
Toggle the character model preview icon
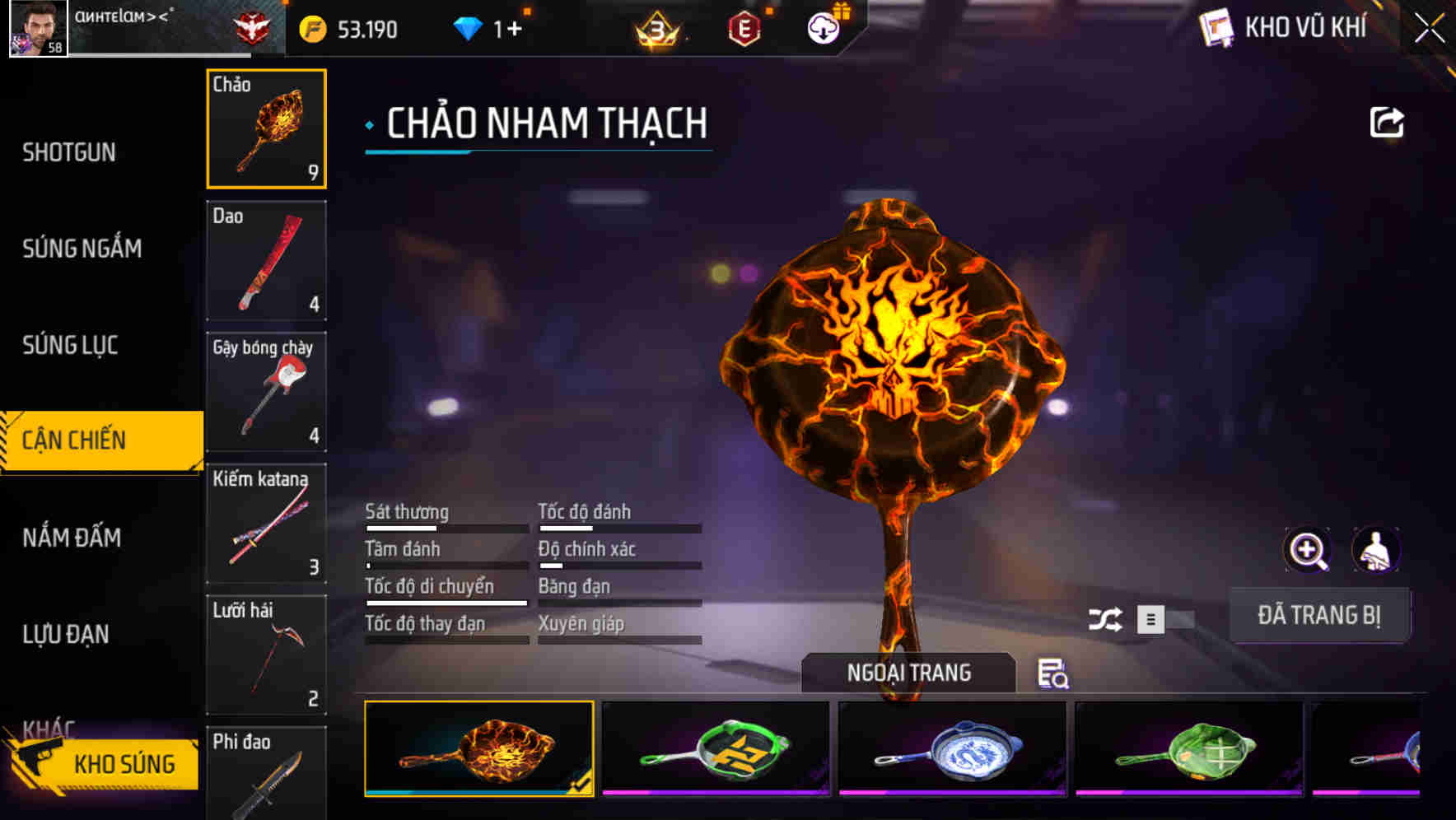(1377, 550)
